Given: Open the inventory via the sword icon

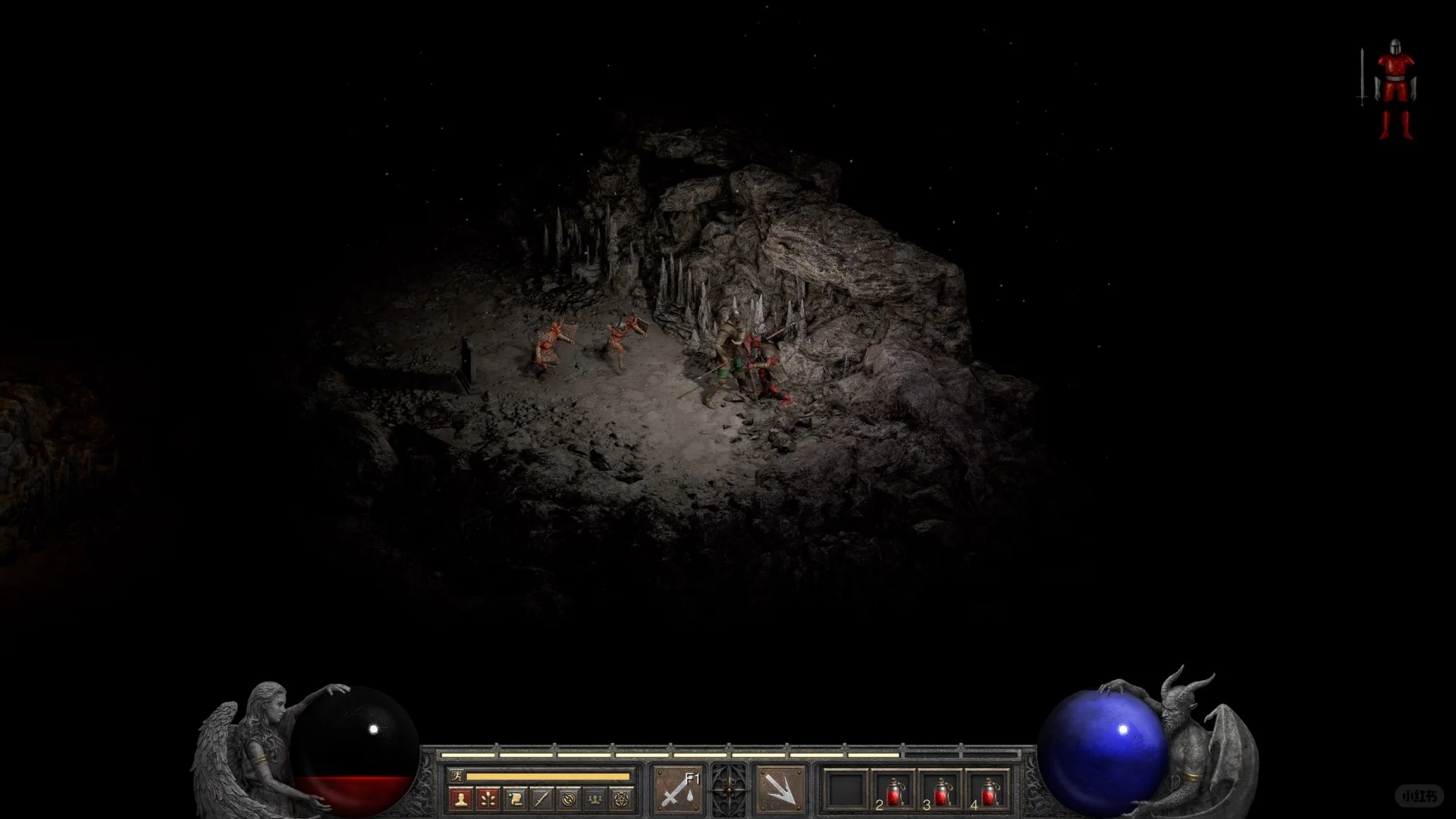Looking at the screenshot, I should point(541,799).
